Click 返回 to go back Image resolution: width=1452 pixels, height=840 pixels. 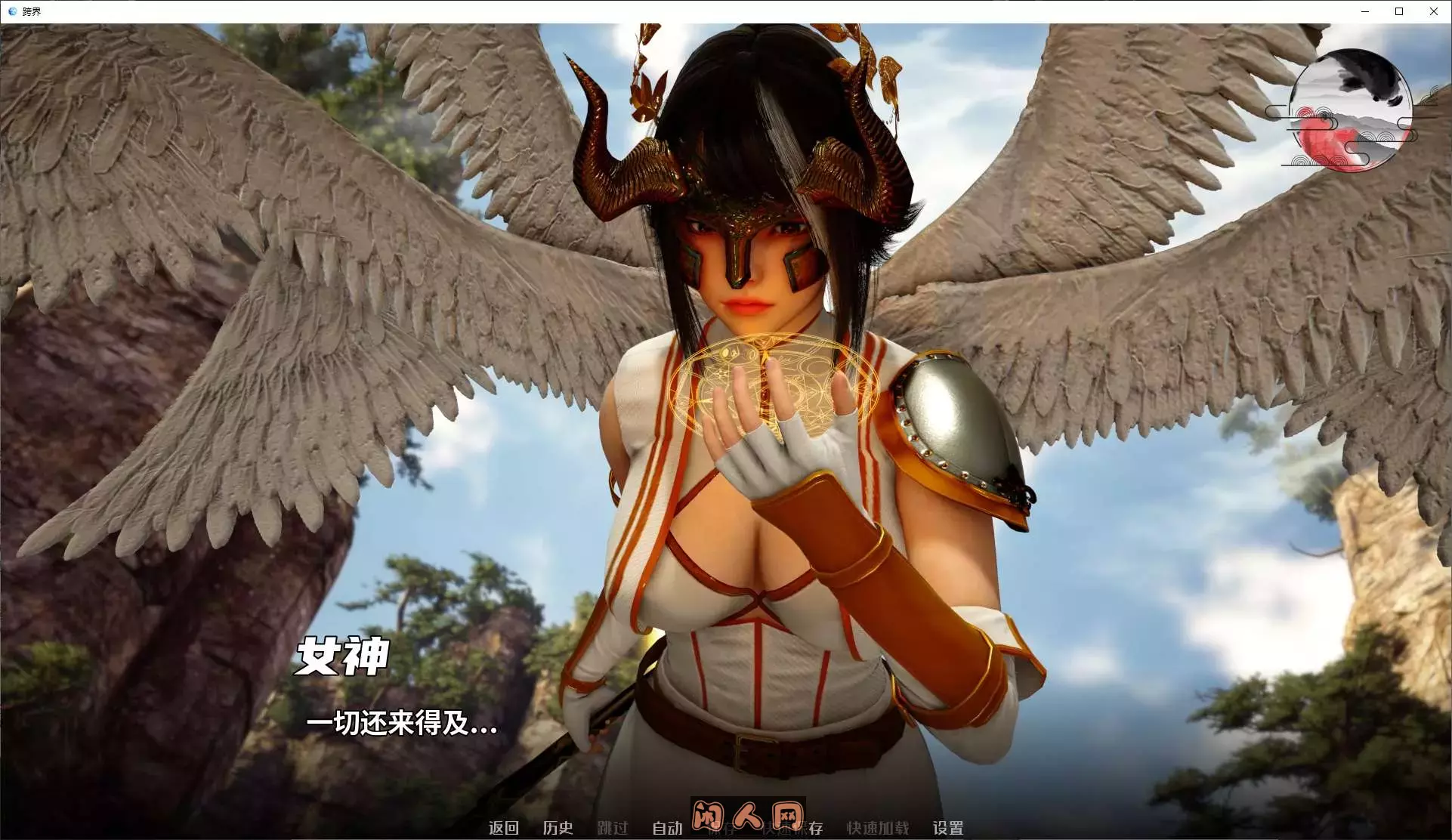pos(504,828)
